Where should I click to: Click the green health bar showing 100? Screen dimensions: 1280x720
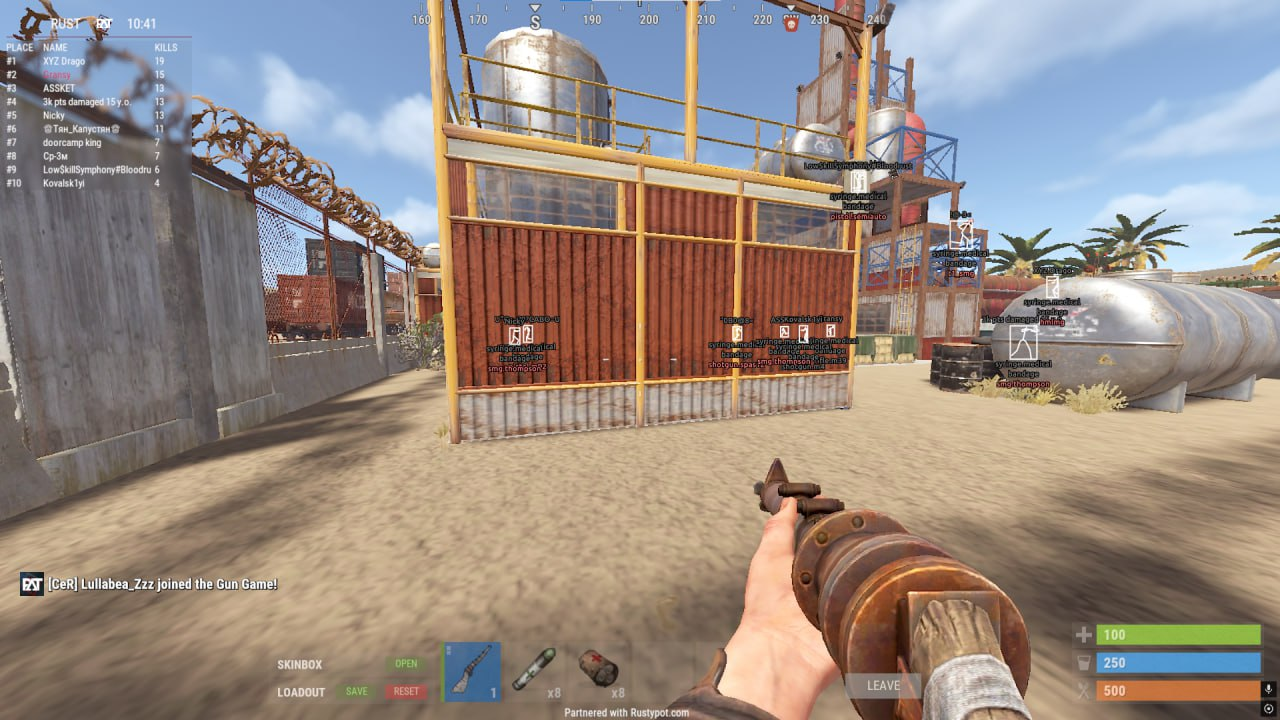tap(1180, 634)
